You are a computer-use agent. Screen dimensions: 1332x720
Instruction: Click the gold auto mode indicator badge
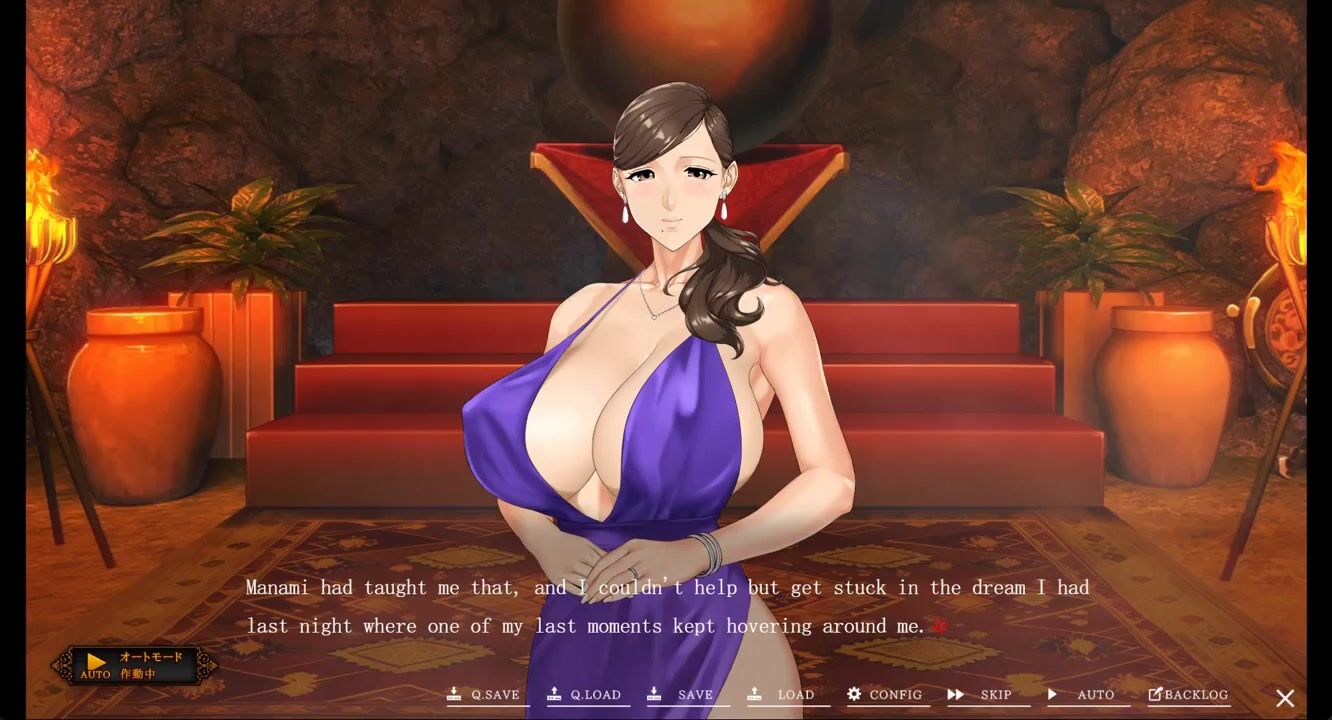point(134,665)
